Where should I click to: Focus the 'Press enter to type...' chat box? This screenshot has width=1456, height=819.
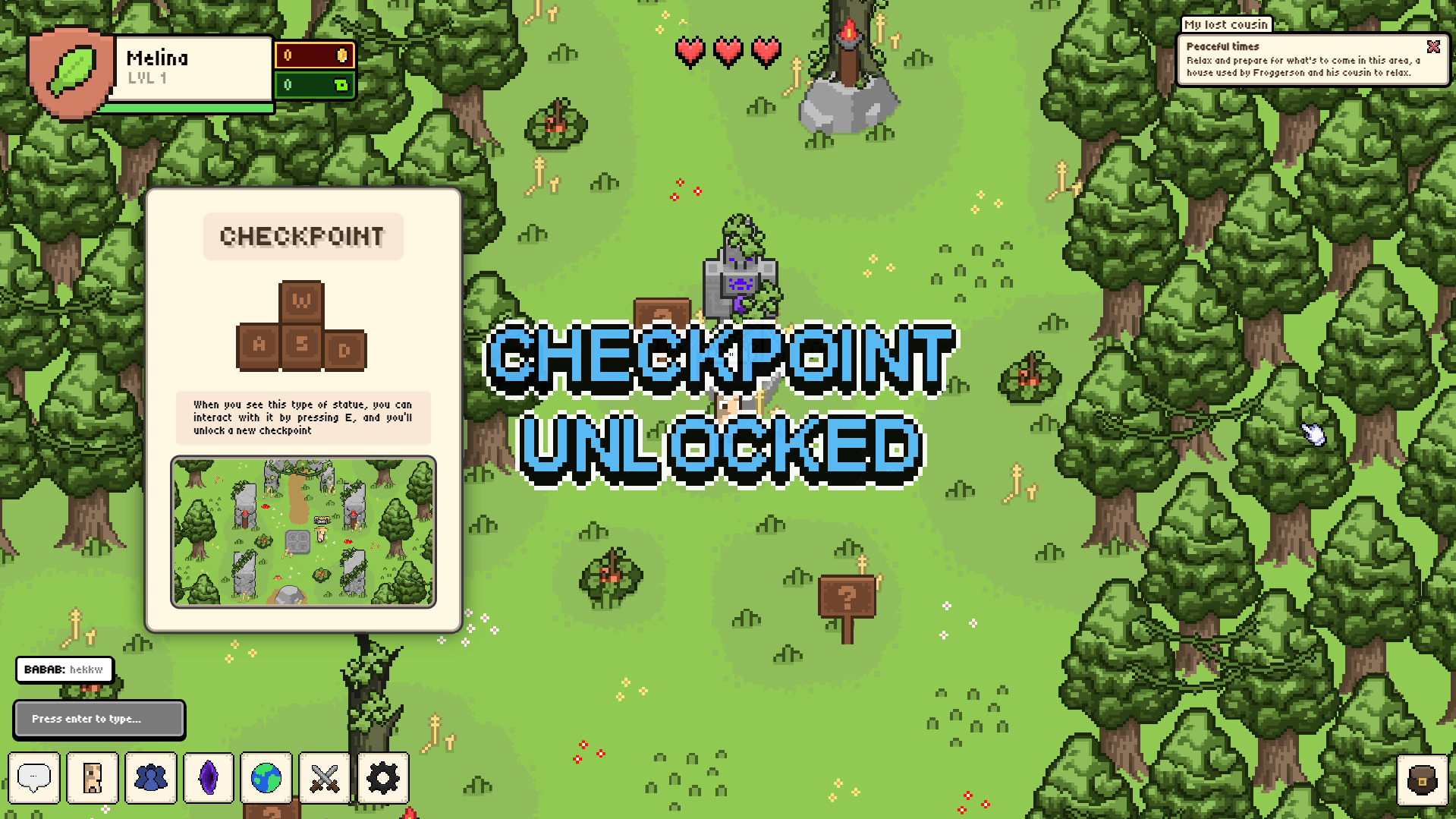[x=99, y=719]
